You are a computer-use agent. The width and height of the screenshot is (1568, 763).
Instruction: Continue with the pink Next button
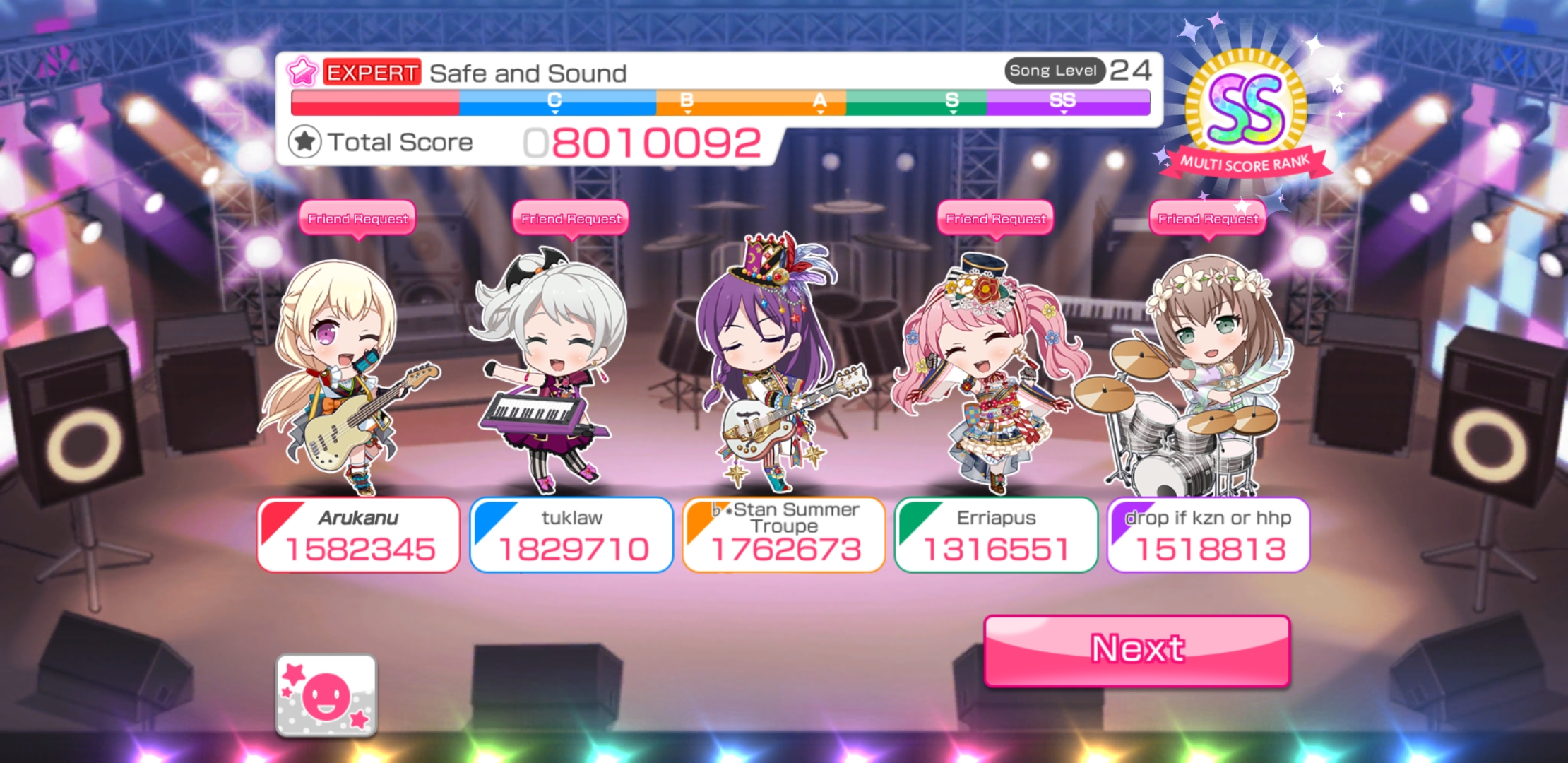[1137, 650]
